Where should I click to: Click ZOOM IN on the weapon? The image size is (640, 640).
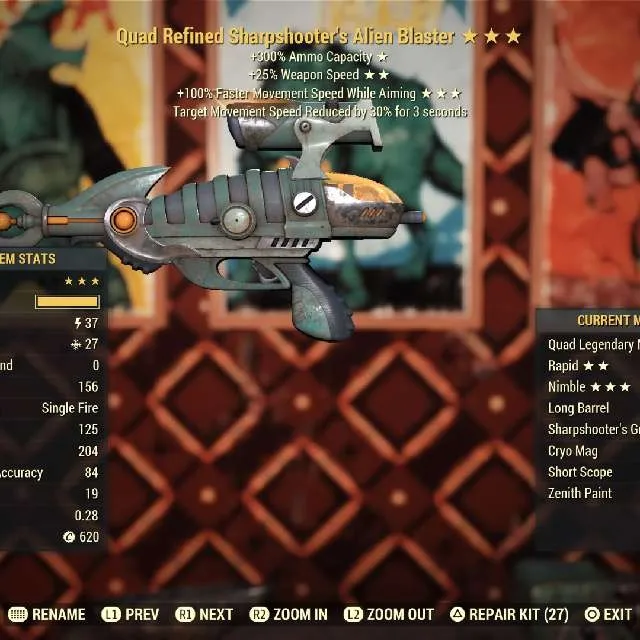click(289, 614)
